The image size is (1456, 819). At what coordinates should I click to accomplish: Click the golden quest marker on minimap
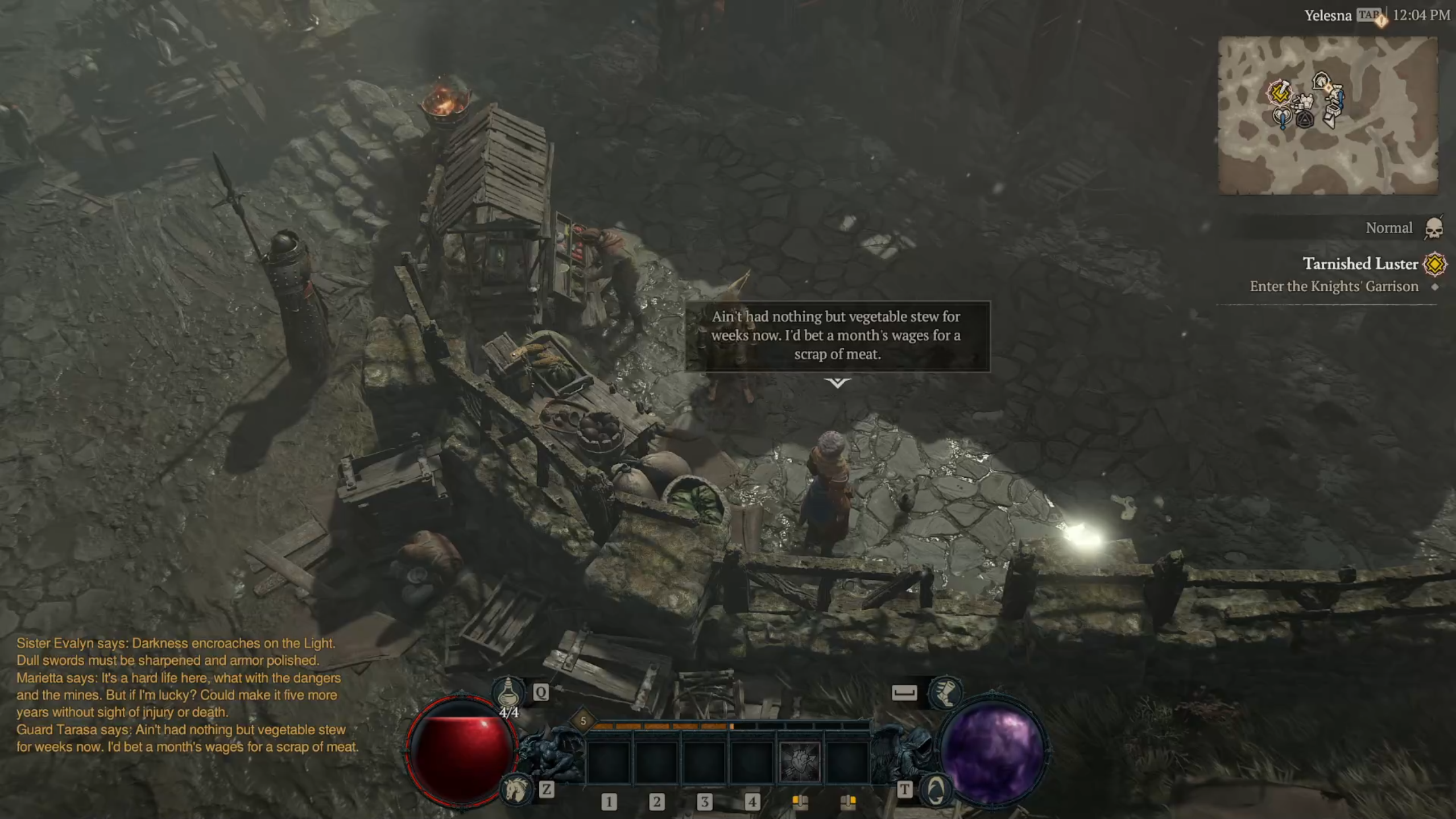tap(1280, 93)
